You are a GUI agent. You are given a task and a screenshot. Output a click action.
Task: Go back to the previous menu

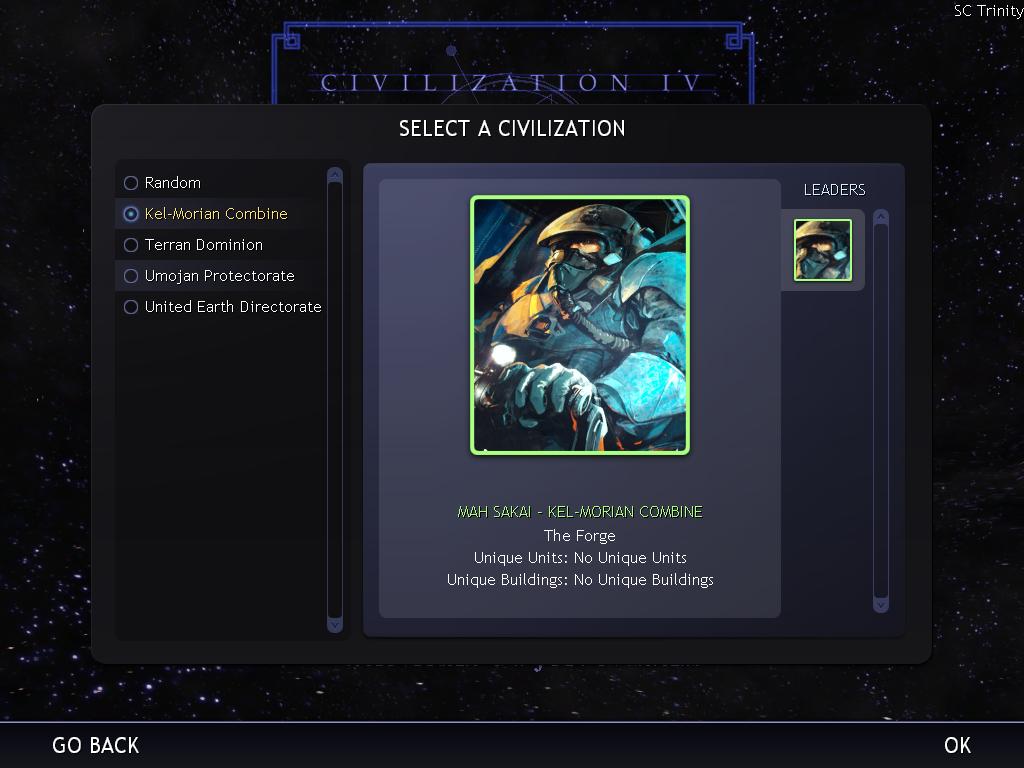coord(96,745)
